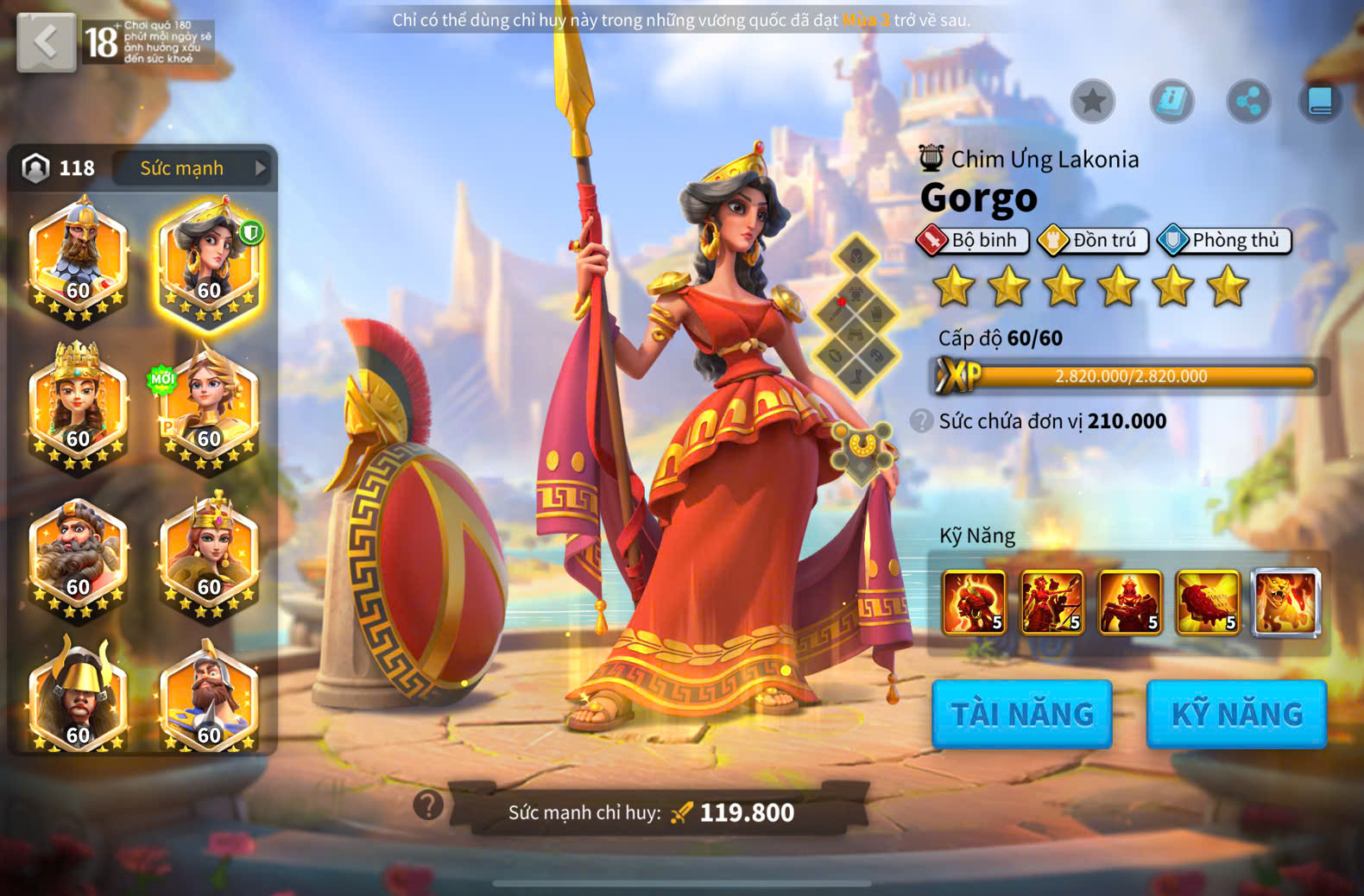This screenshot has height=896, width=1364.
Task: Open the horseshoe formation emblem near Gorgo
Action: pyautogui.click(x=861, y=449)
